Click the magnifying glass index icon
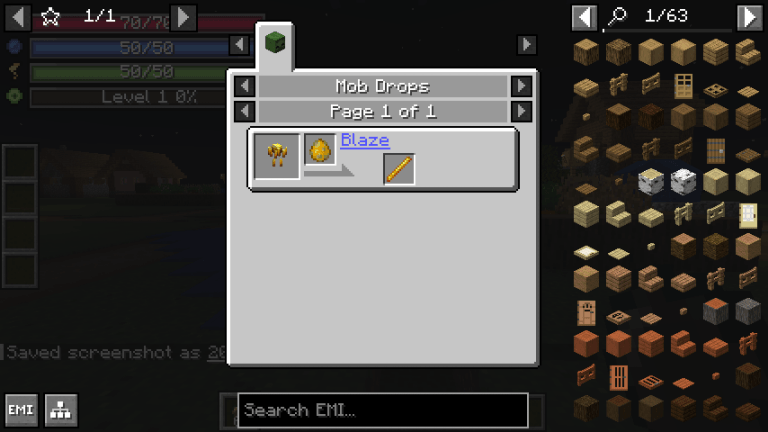Screen dimensions: 768x432 click(x=617, y=17)
